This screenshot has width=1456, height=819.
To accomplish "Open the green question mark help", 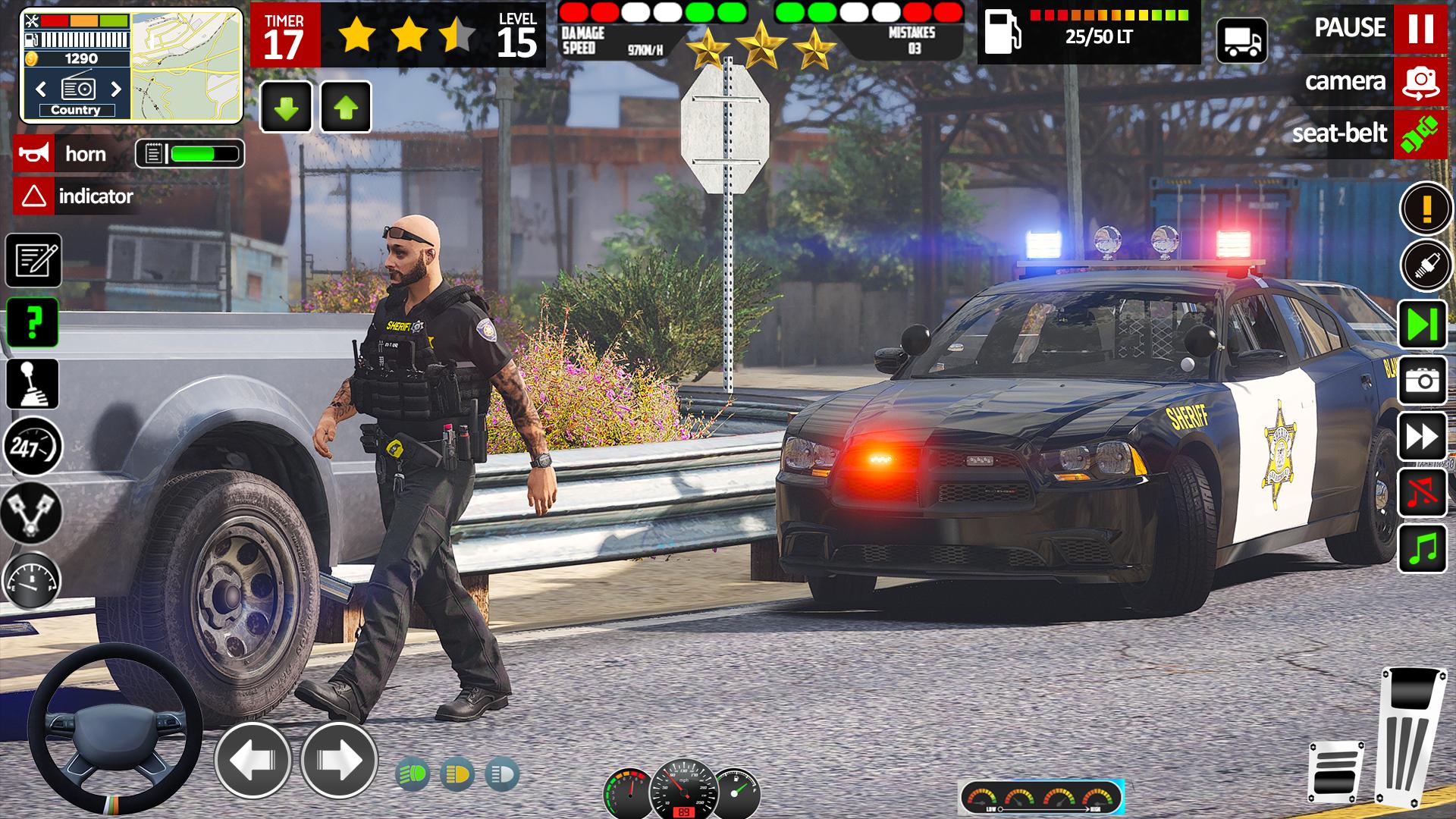I will (x=33, y=322).
